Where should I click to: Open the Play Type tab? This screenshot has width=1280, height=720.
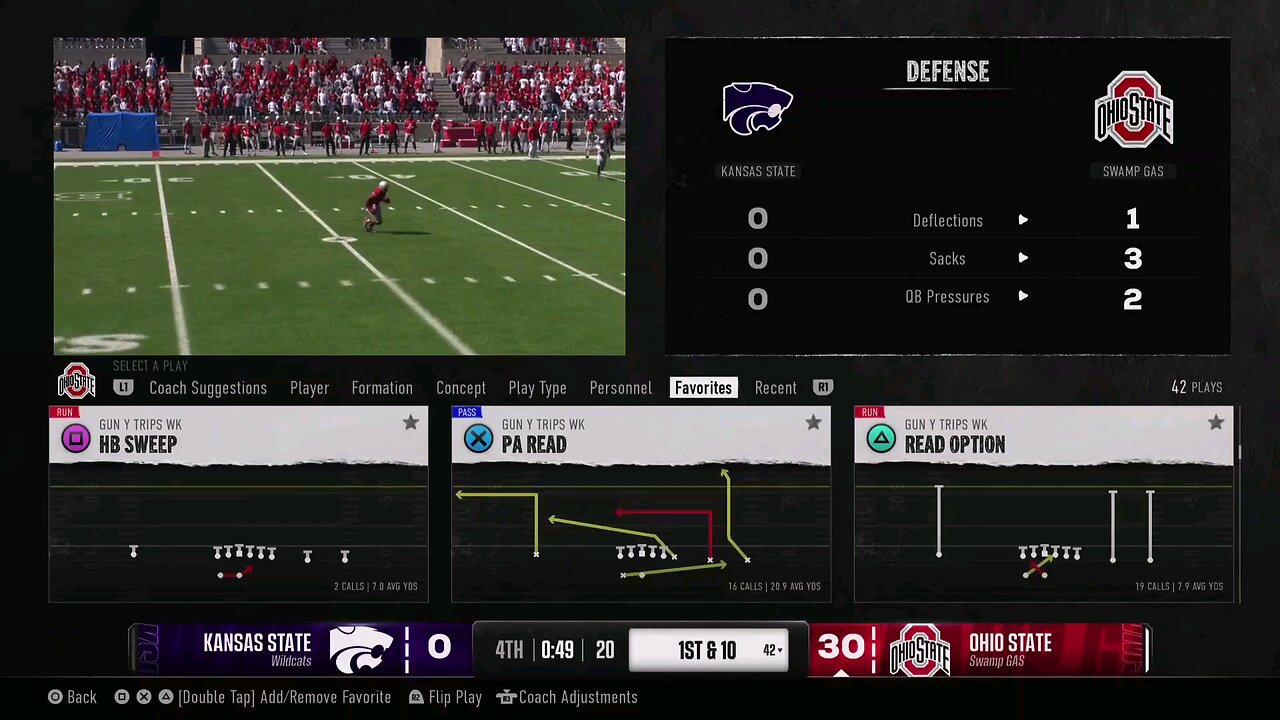537,388
